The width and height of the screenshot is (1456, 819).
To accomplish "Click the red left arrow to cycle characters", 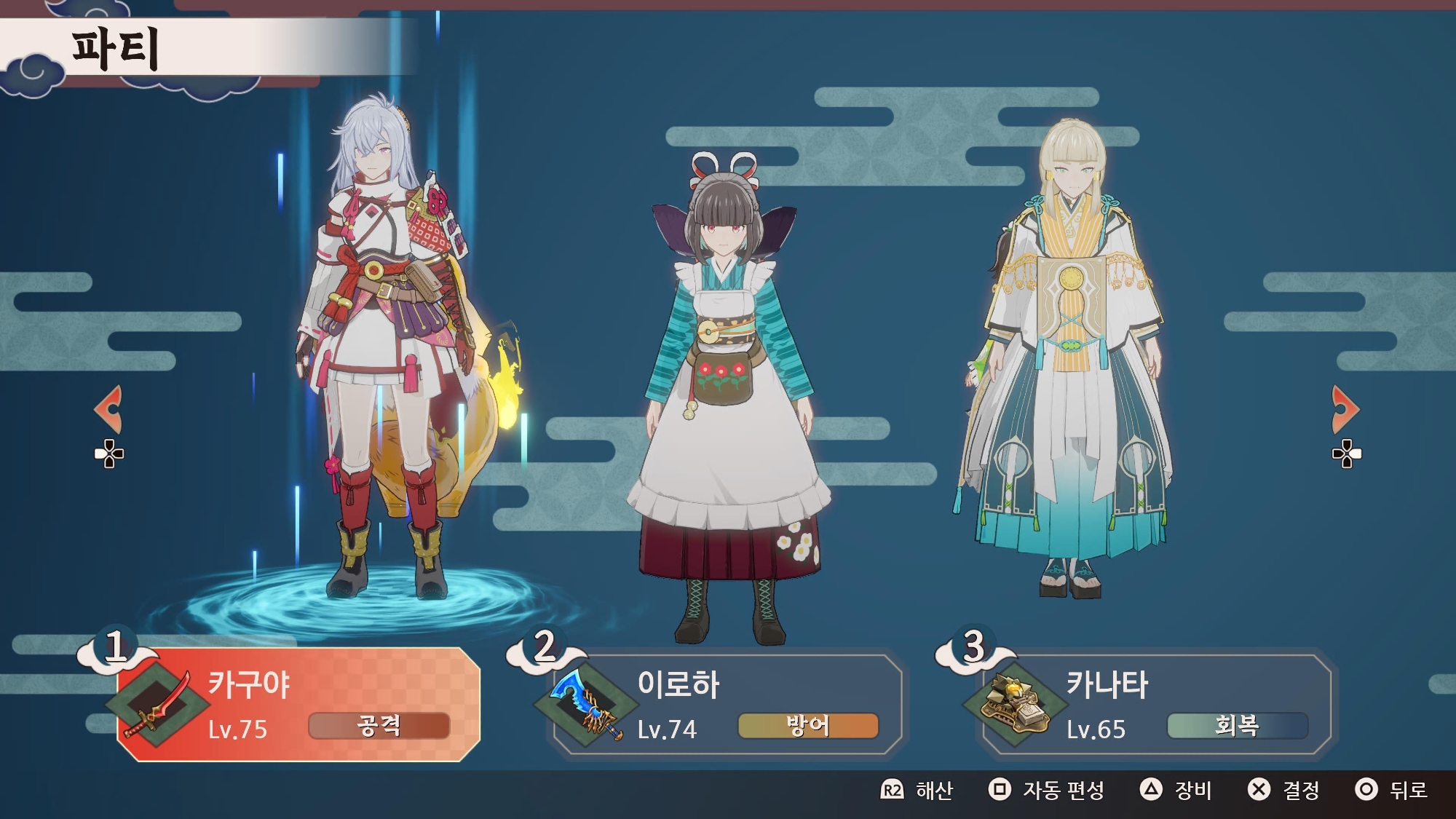I will pos(109,410).
